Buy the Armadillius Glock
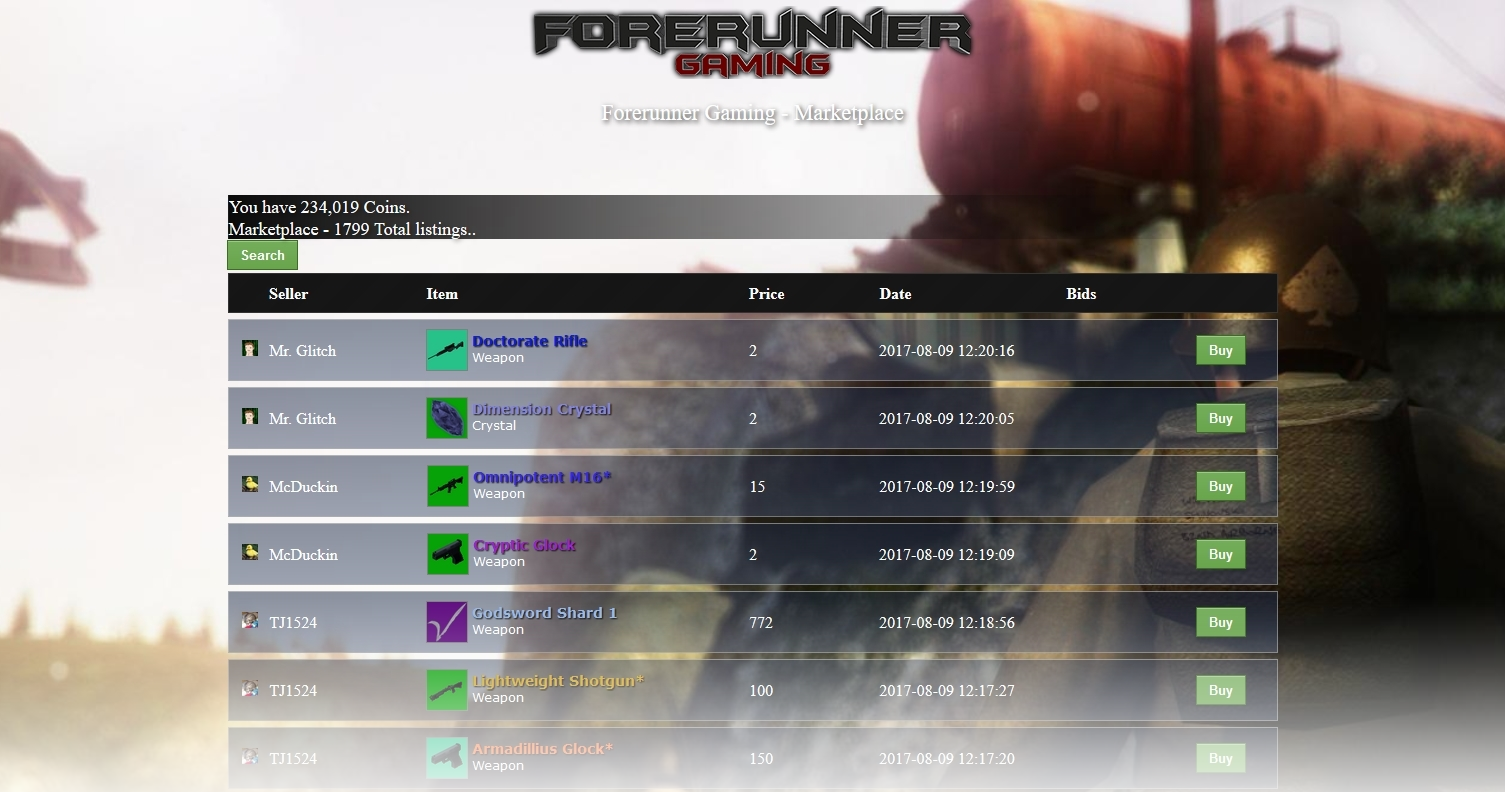This screenshot has width=1505, height=792. tap(1219, 758)
